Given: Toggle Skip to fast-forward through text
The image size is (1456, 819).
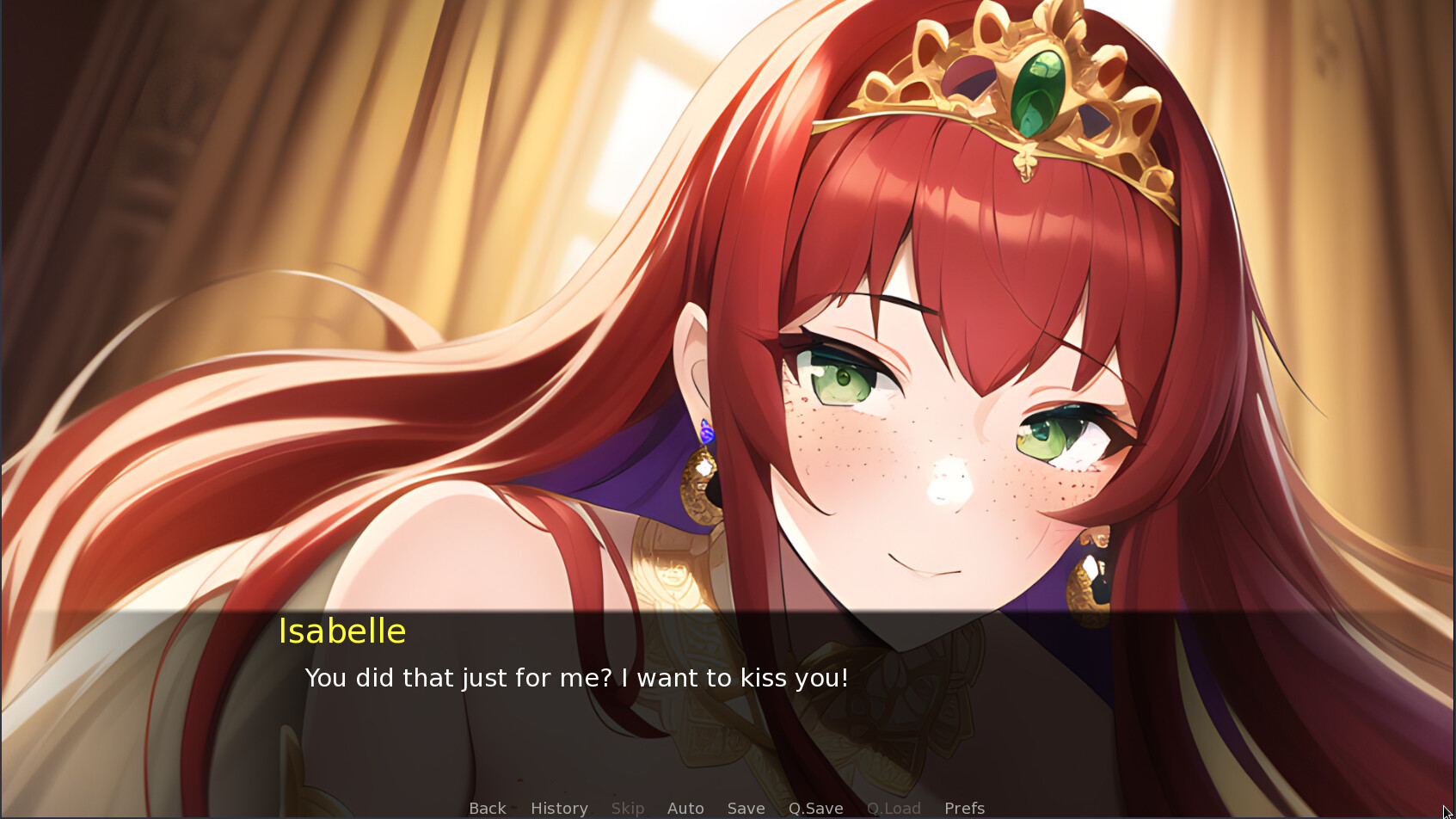Looking at the screenshot, I should pyautogui.click(x=628, y=807).
